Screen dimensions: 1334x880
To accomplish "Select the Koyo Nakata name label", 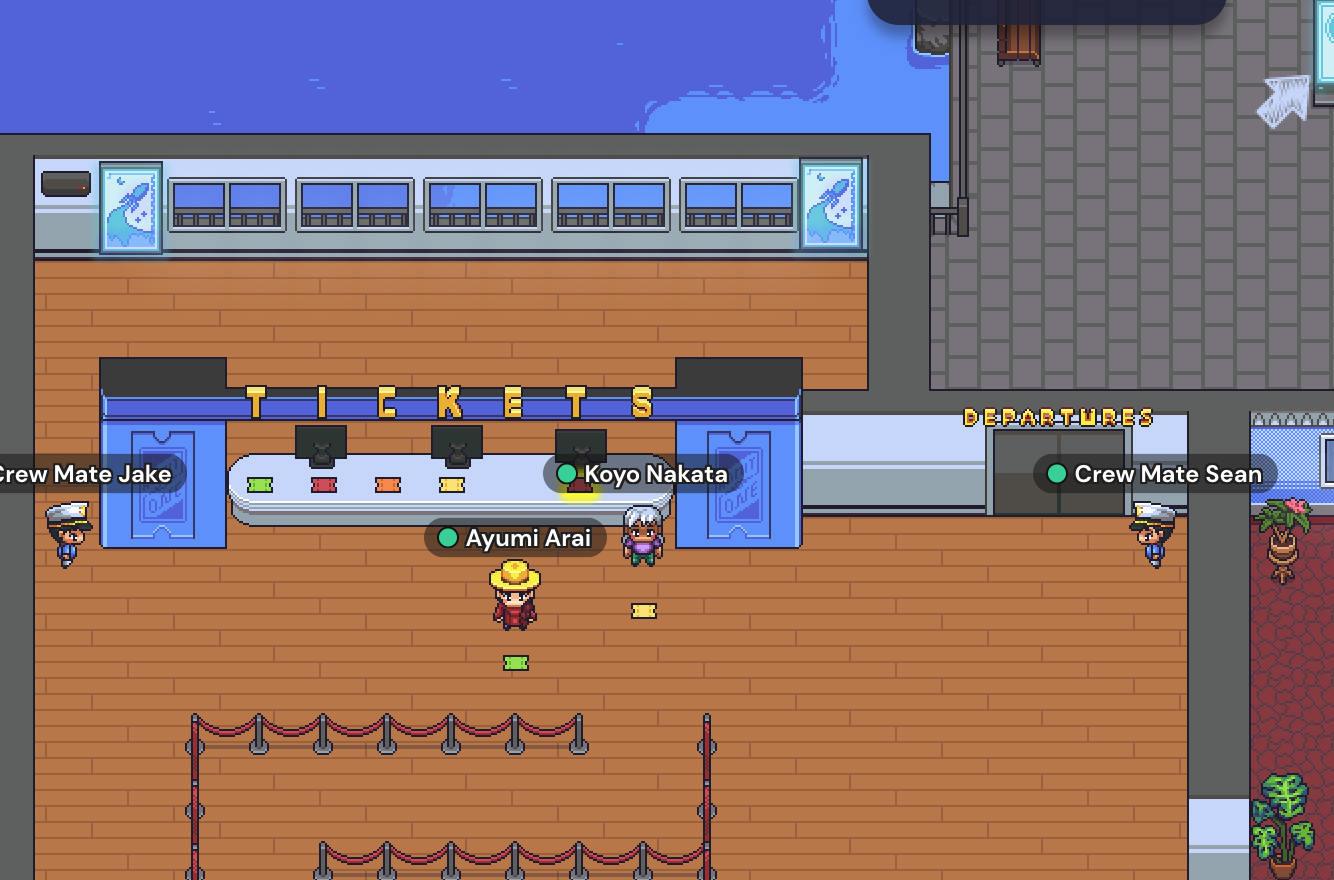I will click(644, 474).
